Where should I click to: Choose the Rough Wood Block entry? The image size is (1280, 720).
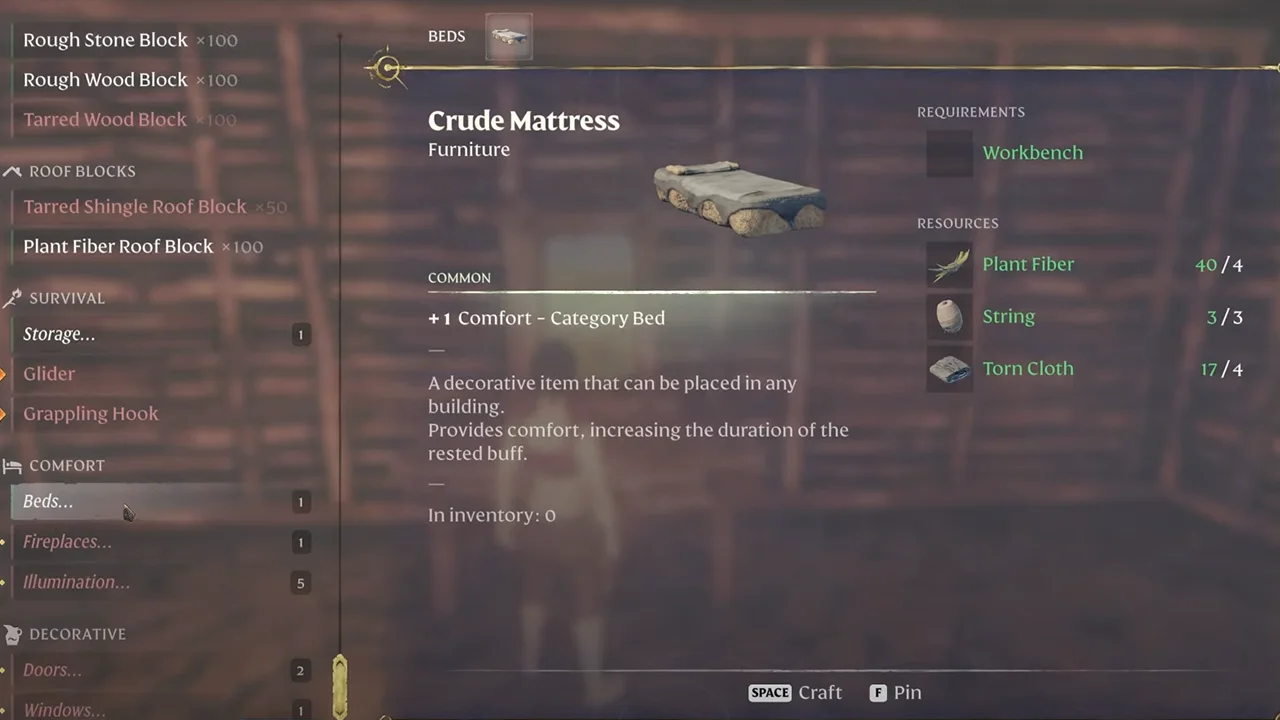coord(105,80)
